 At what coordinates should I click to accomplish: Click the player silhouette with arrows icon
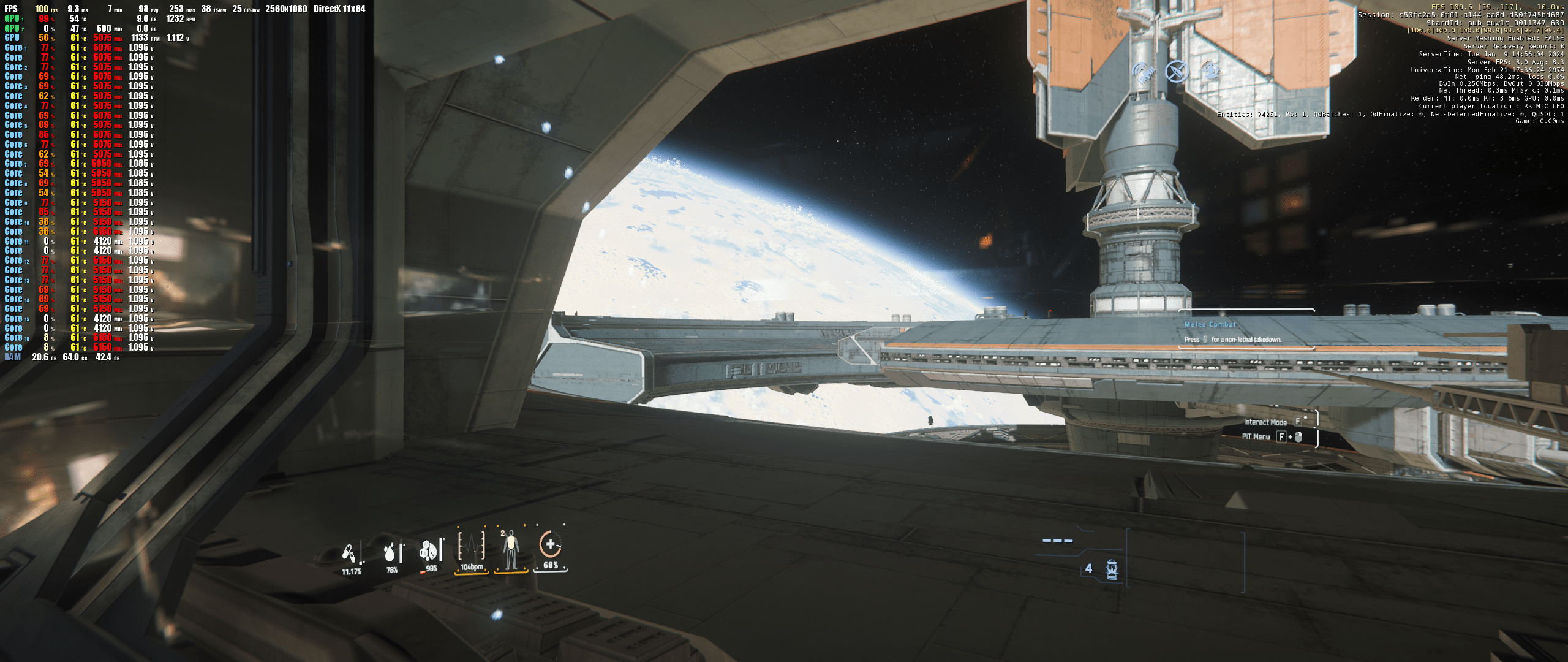[1210, 70]
